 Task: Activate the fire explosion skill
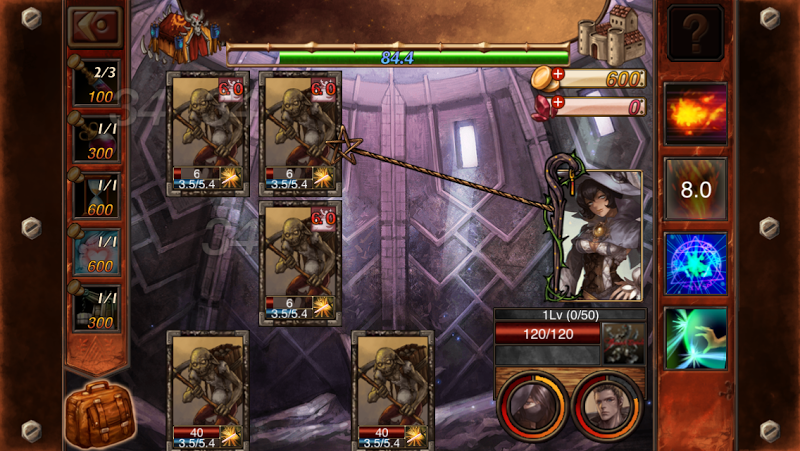coord(695,111)
